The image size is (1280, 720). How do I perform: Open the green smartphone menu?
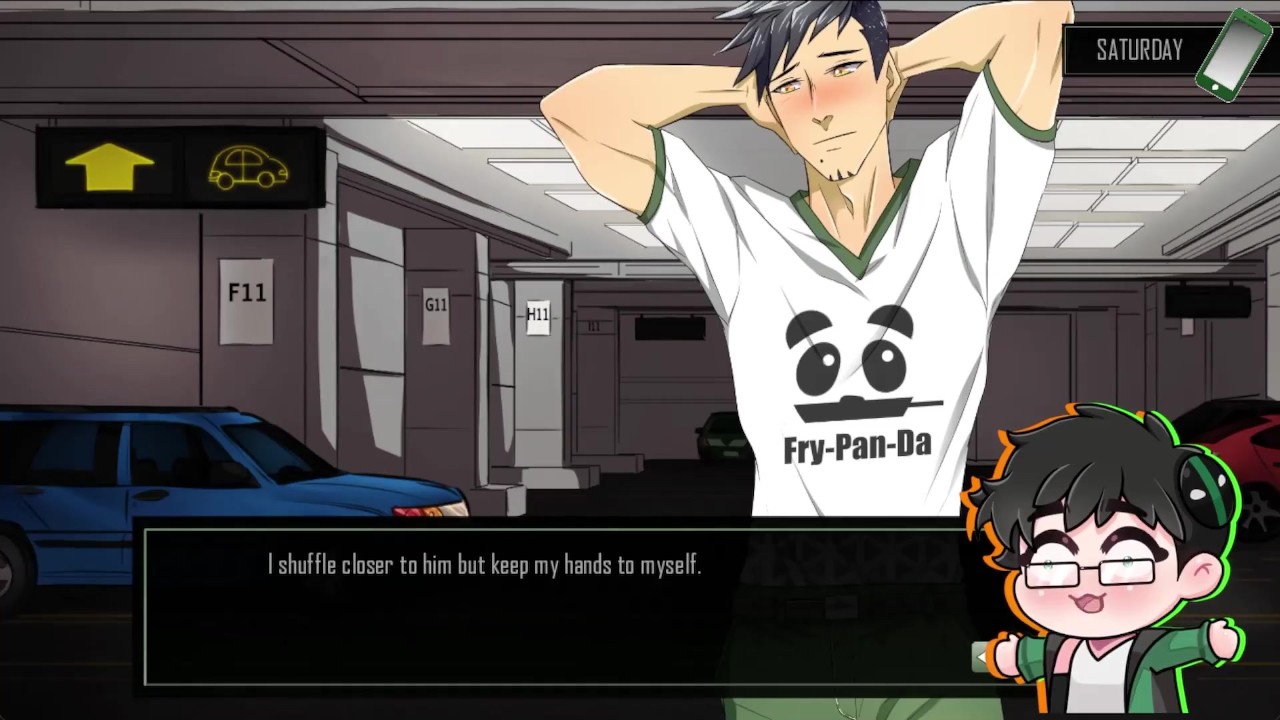[x=1234, y=54]
